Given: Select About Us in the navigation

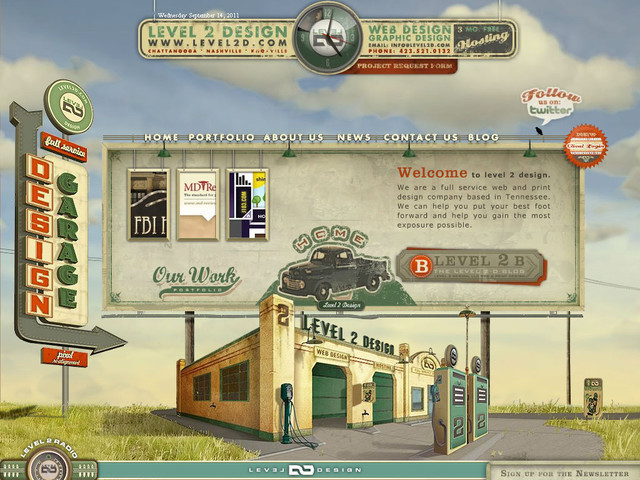Looking at the screenshot, I should pos(294,137).
